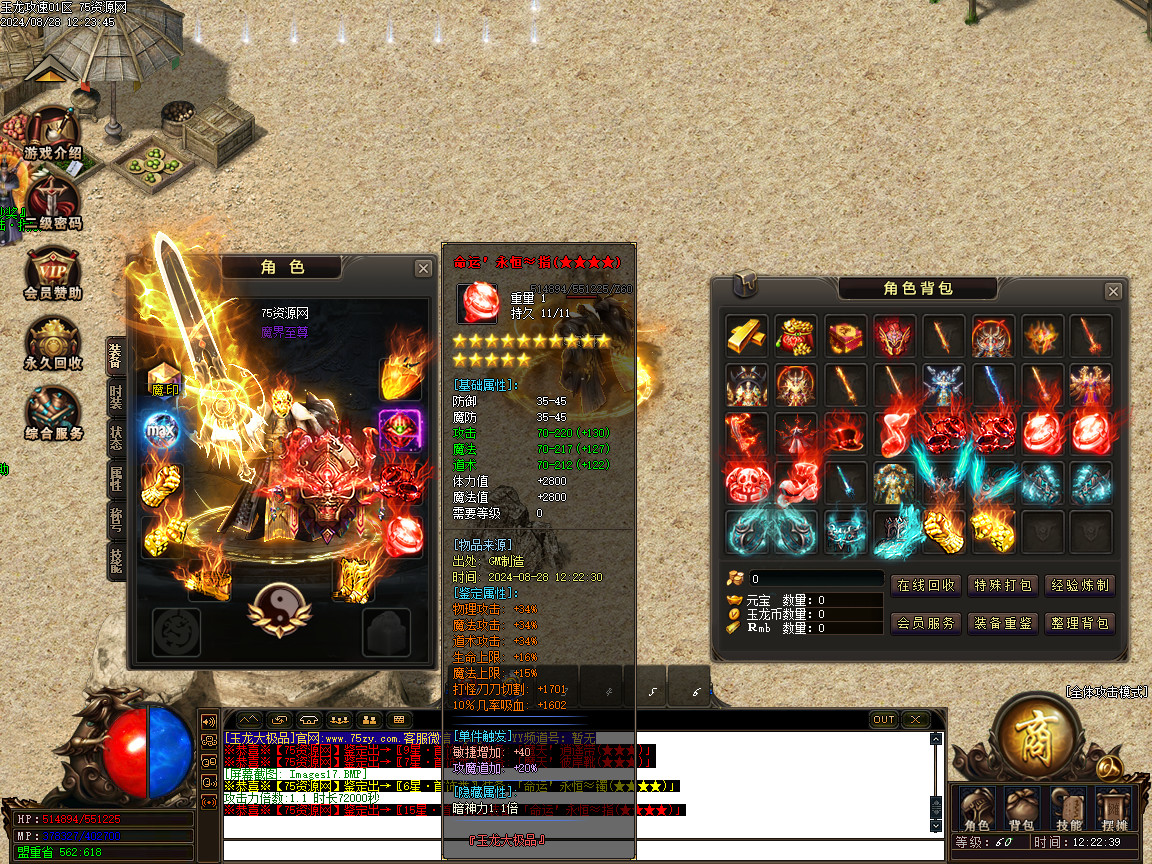Image resolution: width=1152 pixels, height=864 pixels.
Task: Click the 装备重鉴 re-appraise equipment button
Action: (x=1003, y=623)
